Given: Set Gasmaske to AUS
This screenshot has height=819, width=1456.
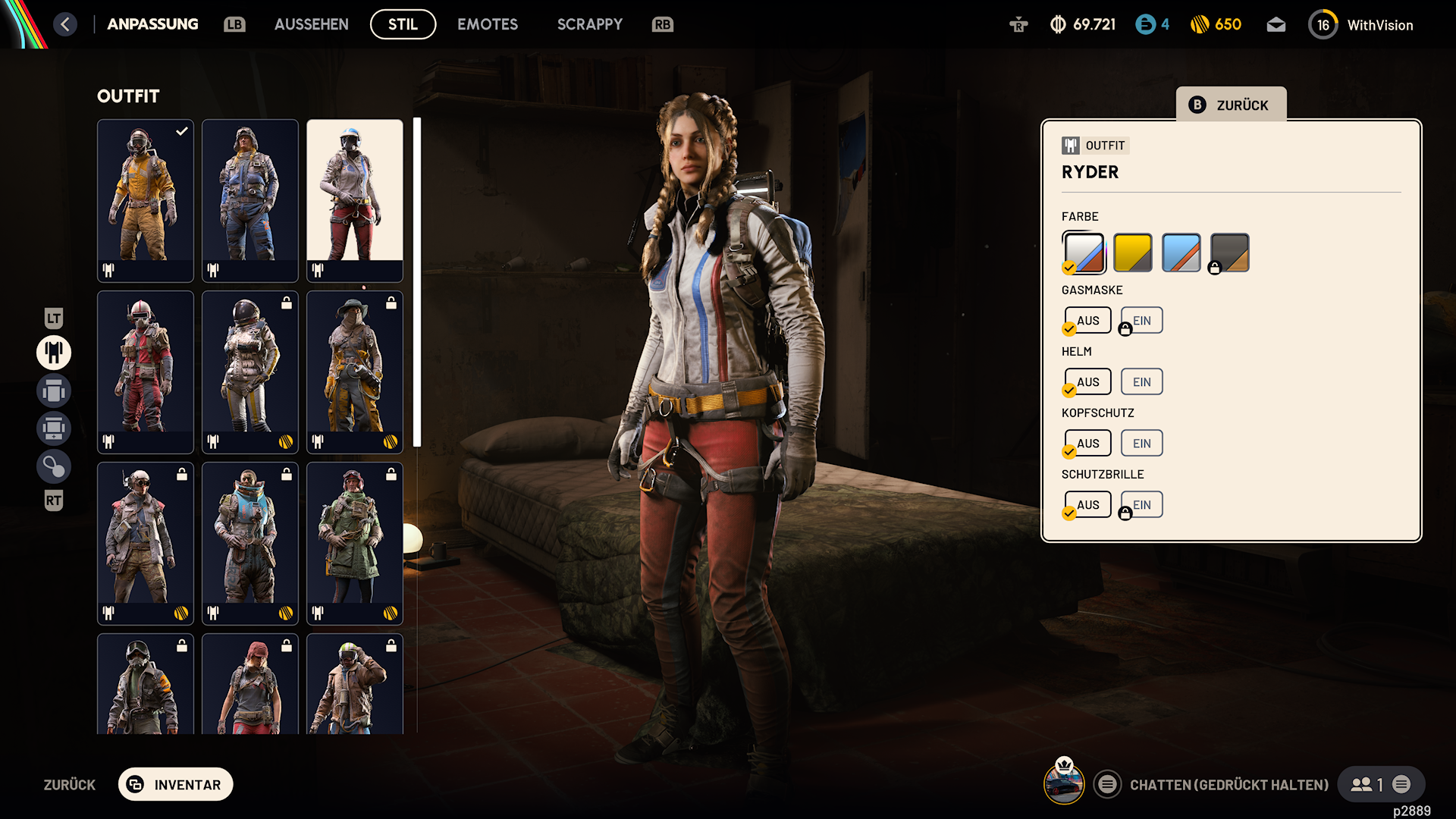Looking at the screenshot, I should pyautogui.click(x=1087, y=320).
